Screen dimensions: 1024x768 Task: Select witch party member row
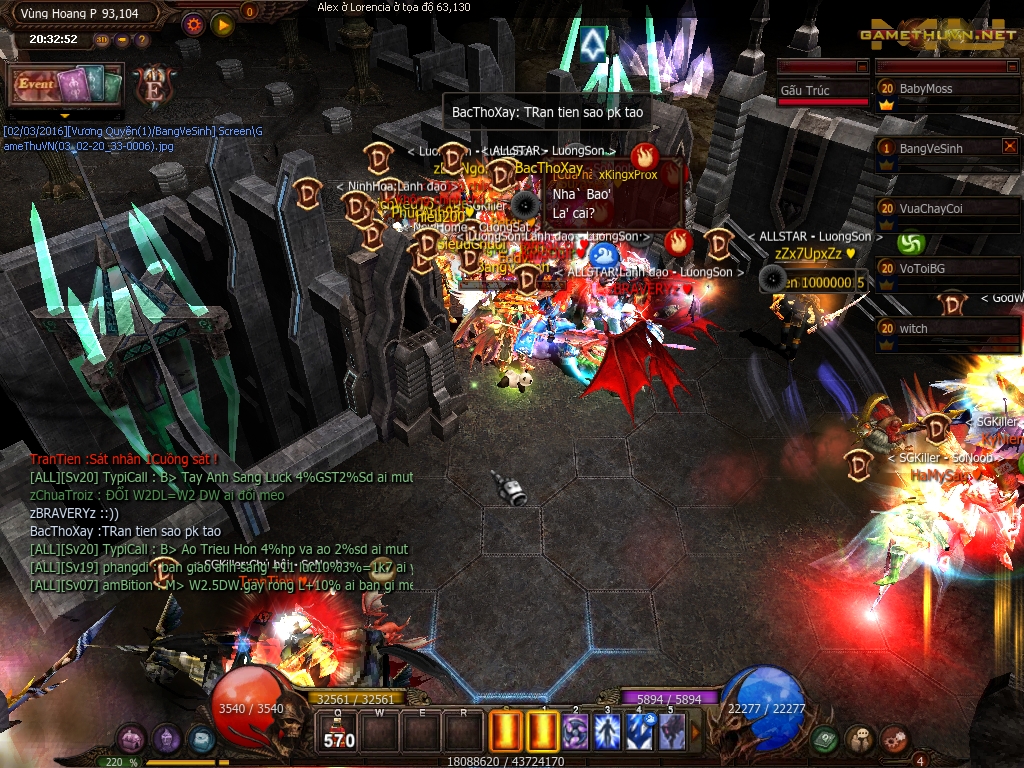947,328
